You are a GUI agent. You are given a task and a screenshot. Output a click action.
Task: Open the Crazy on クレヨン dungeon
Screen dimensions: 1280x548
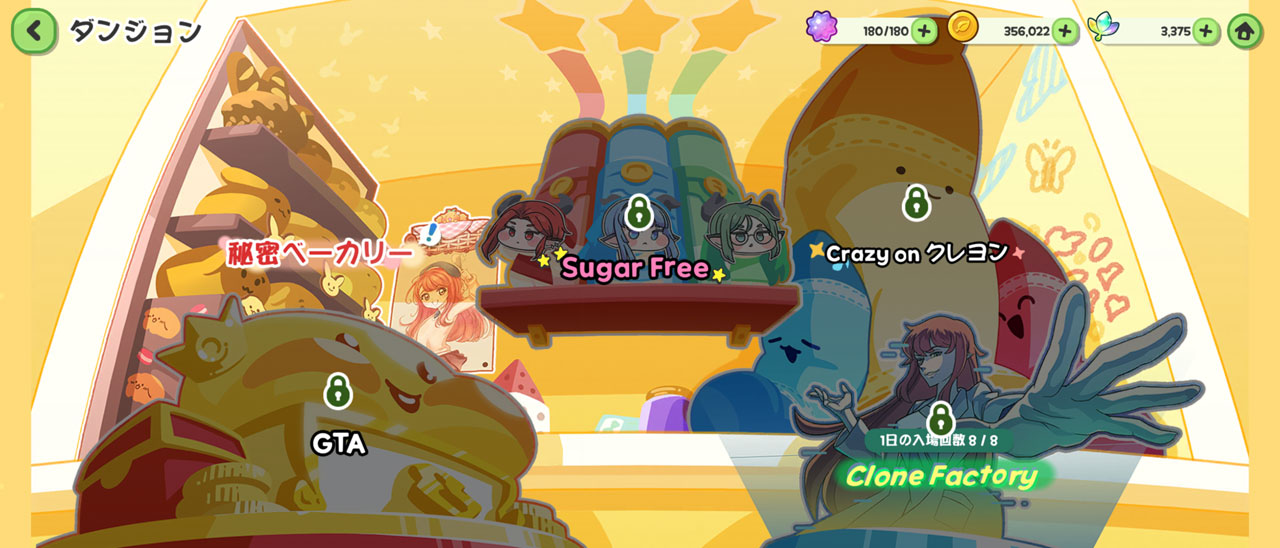click(916, 253)
